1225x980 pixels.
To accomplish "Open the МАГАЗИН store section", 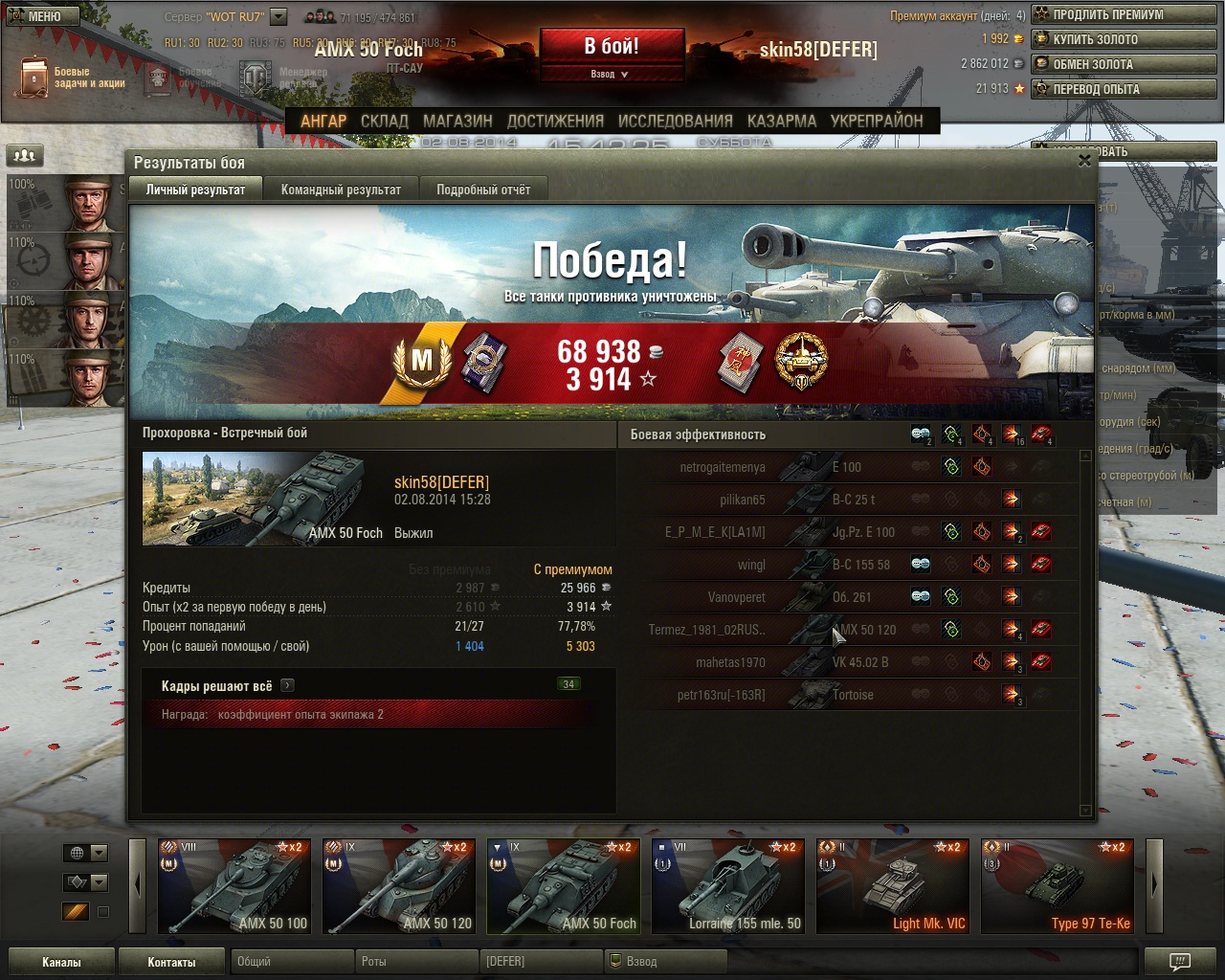I will click(x=457, y=122).
